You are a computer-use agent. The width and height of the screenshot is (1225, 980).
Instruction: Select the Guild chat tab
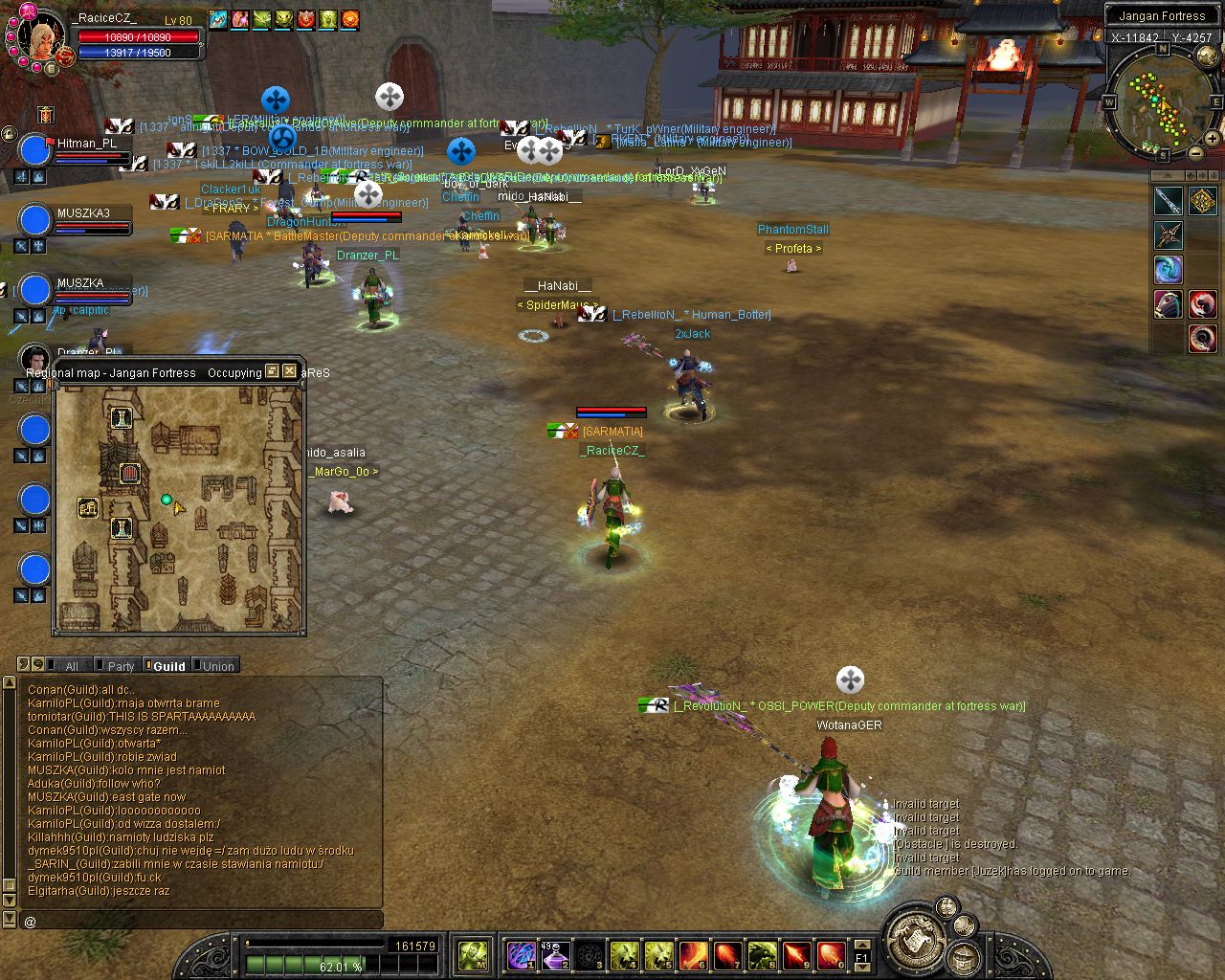168,666
